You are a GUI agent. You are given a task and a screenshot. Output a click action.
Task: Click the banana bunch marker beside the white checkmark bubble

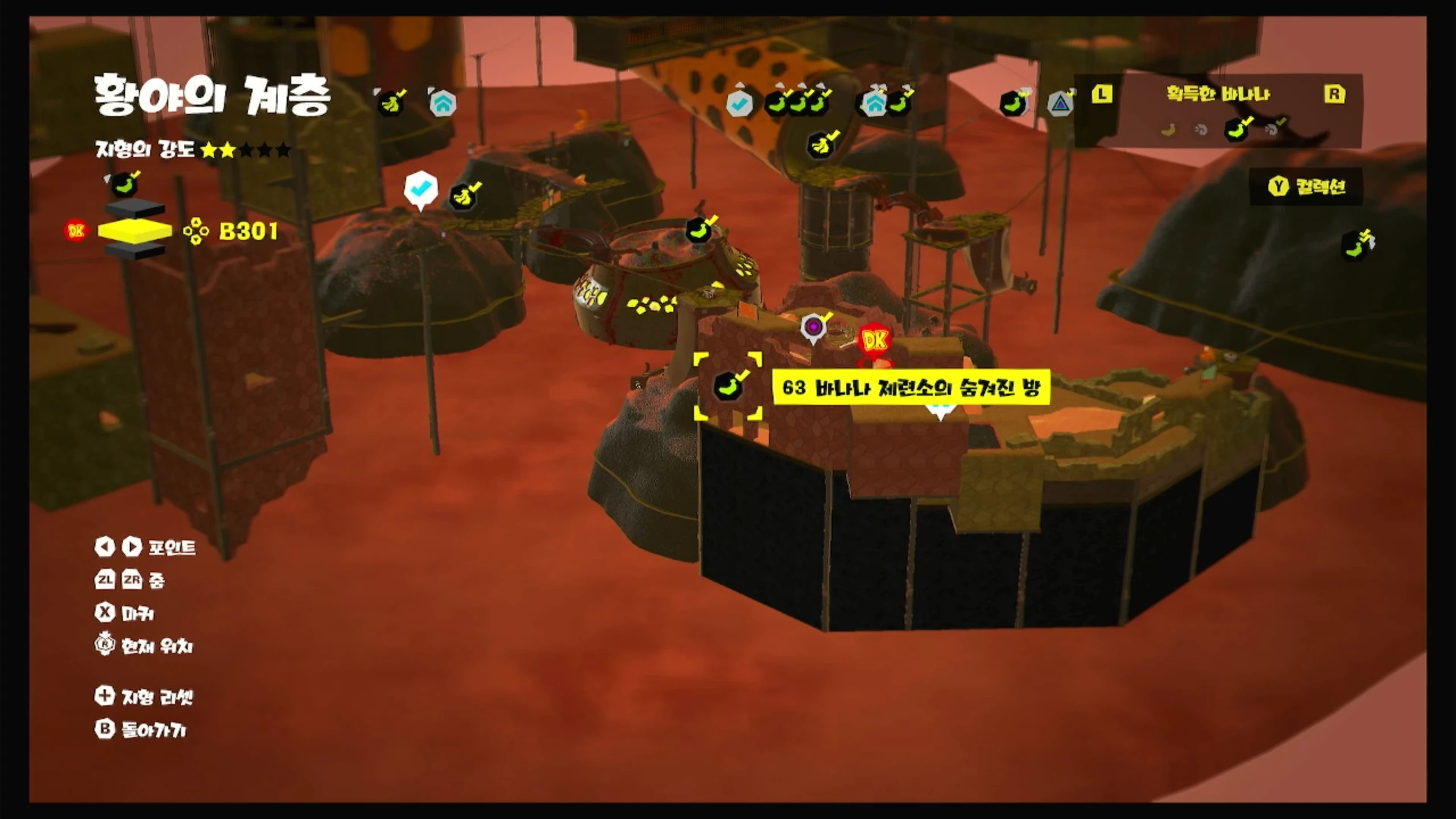[x=465, y=197]
